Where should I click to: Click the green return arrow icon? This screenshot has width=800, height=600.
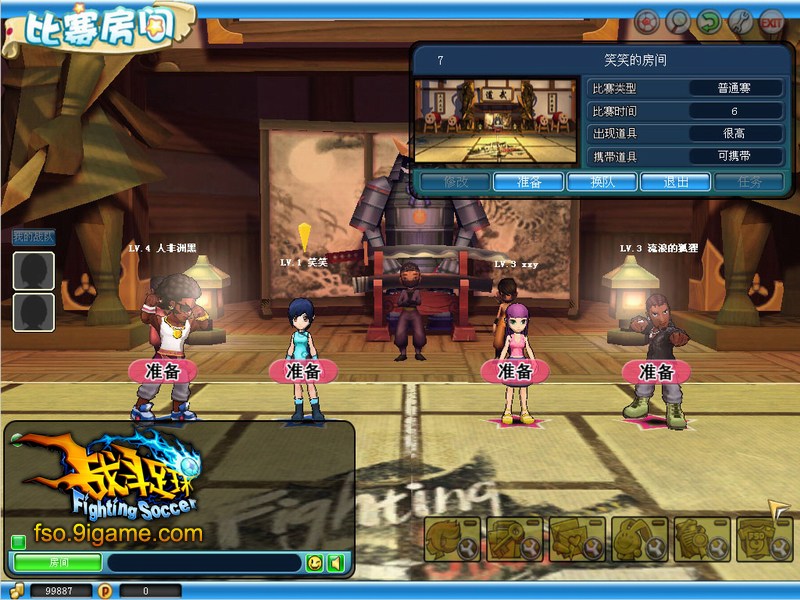click(x=710, y=21)
